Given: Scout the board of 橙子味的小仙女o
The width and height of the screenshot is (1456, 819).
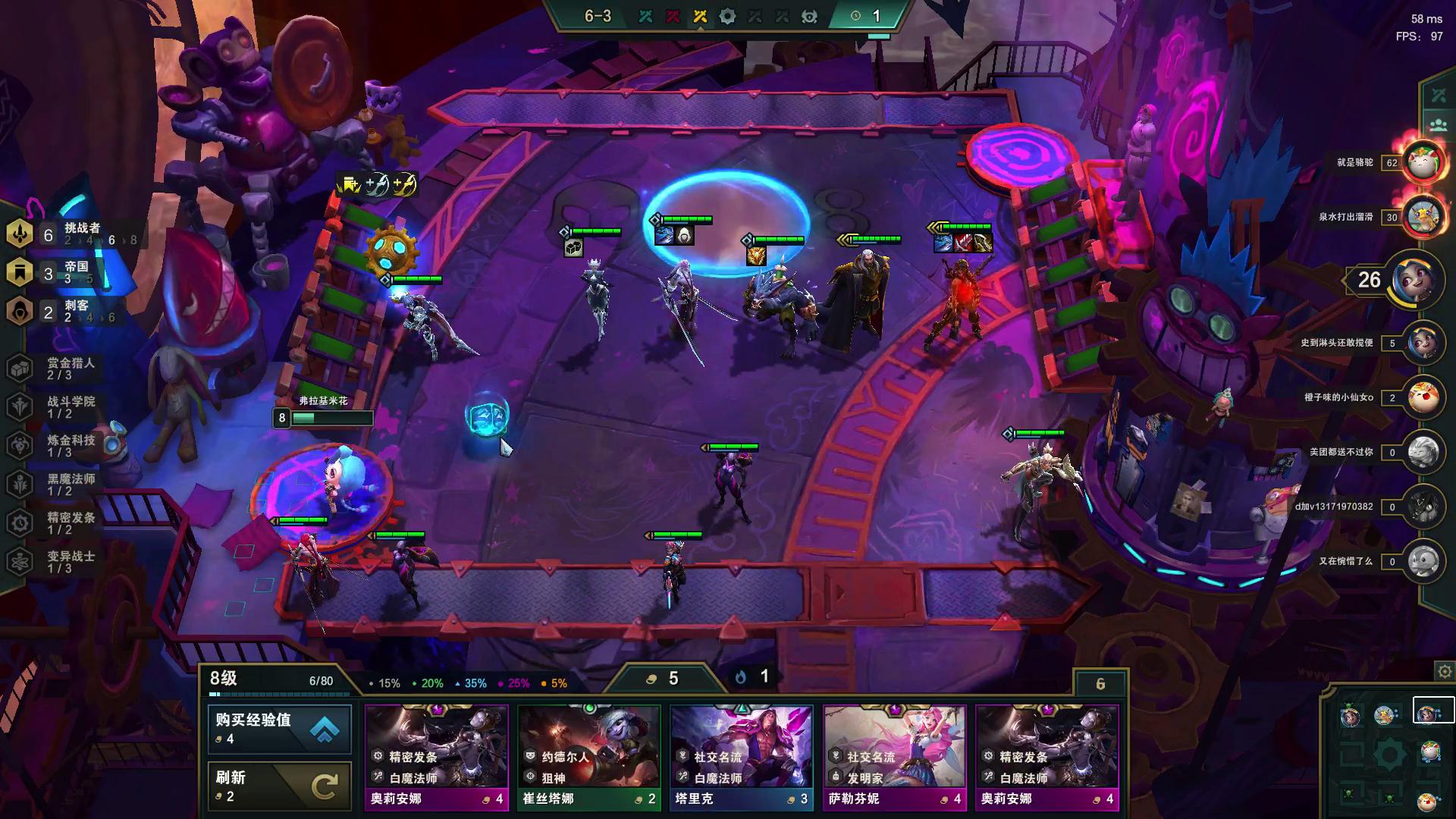Looking at the screenshot, I should (1422, 397).
